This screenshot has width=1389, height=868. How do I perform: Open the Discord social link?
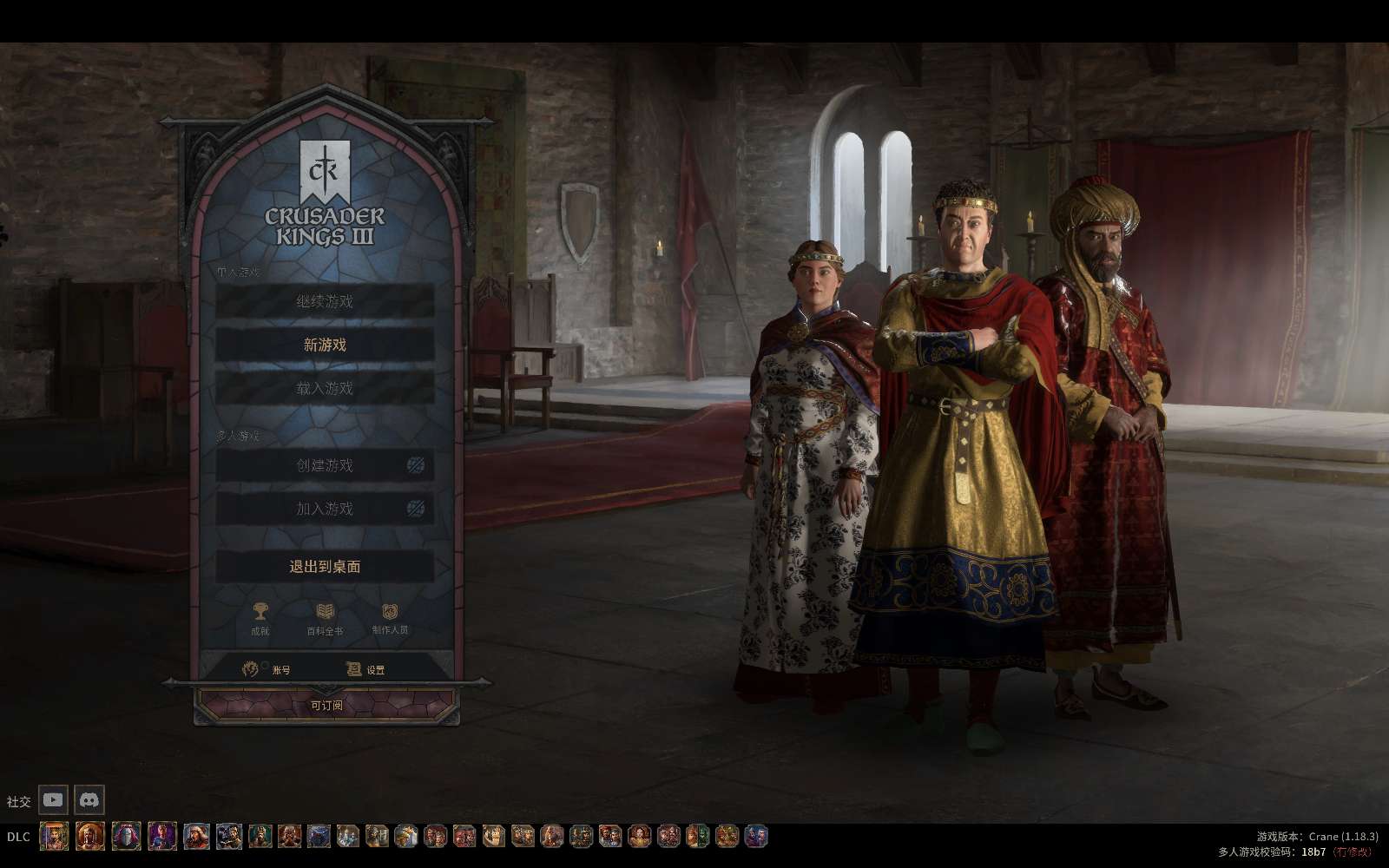(x=89, y=799)
